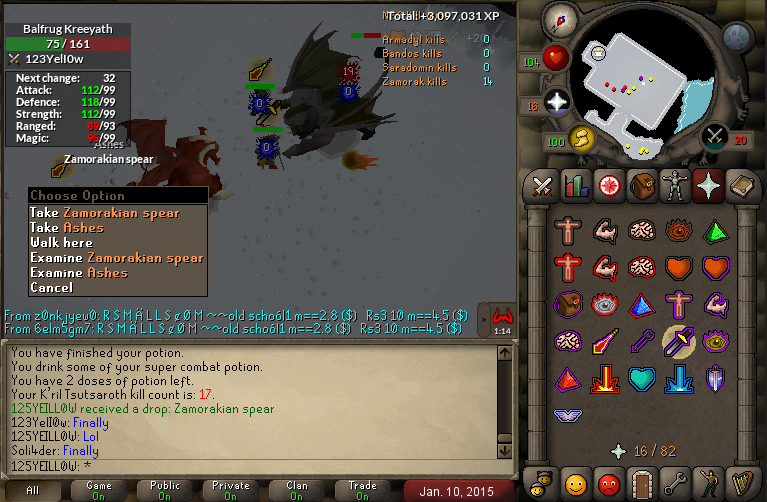The height and width of the screenshot is (502, 767).
Task: Select Walk here in the option menu
Action: coord(62,243)
